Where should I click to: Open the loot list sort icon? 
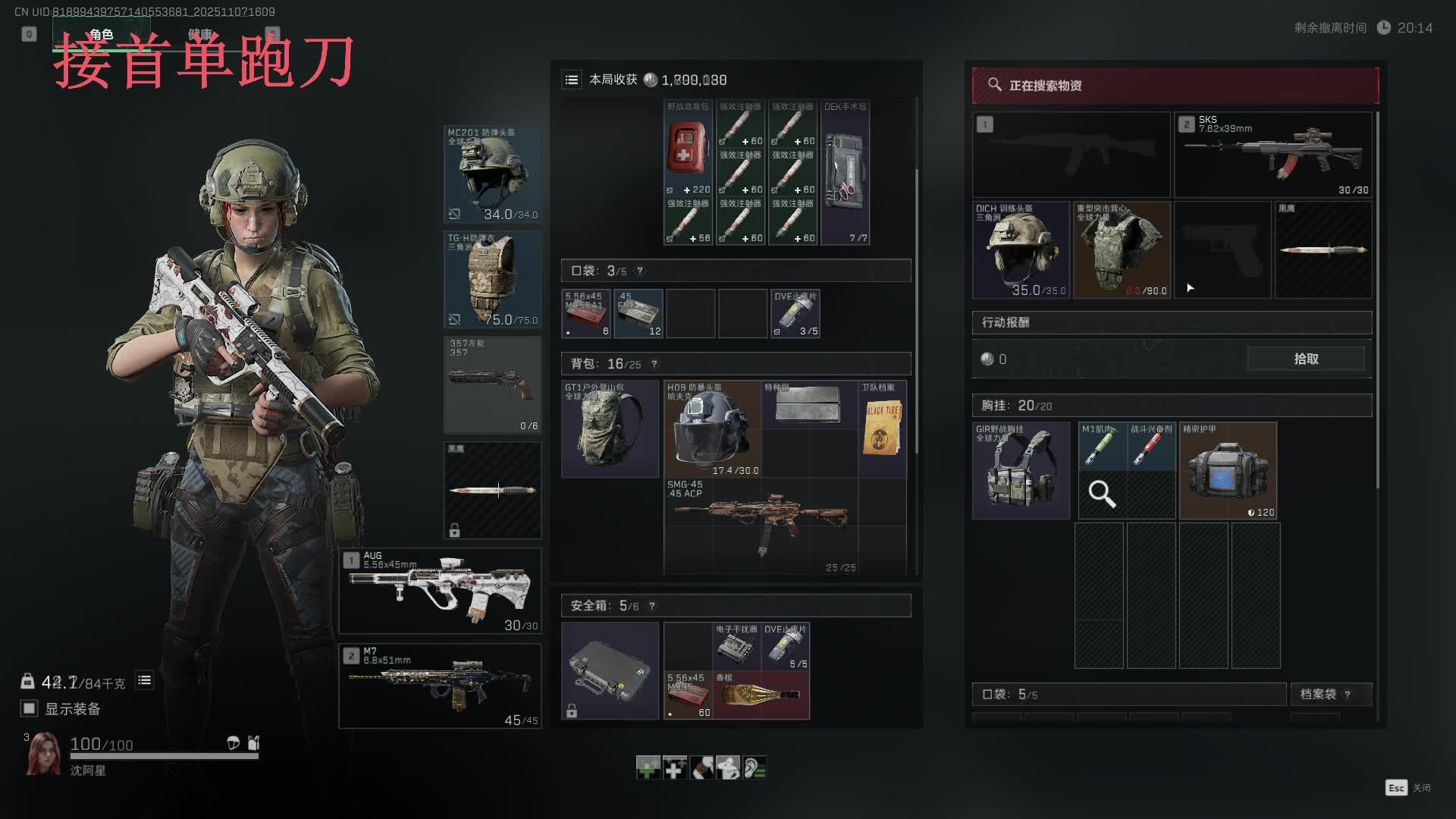point(572,80)
